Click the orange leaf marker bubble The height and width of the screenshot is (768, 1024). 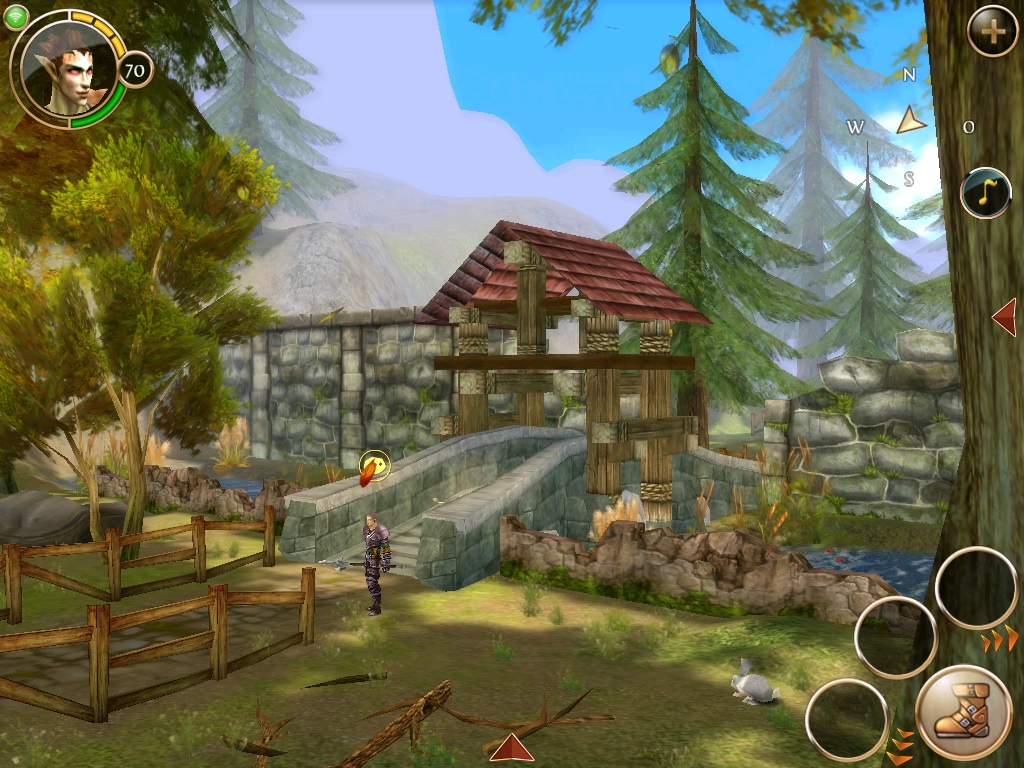(x=374, y=466)
